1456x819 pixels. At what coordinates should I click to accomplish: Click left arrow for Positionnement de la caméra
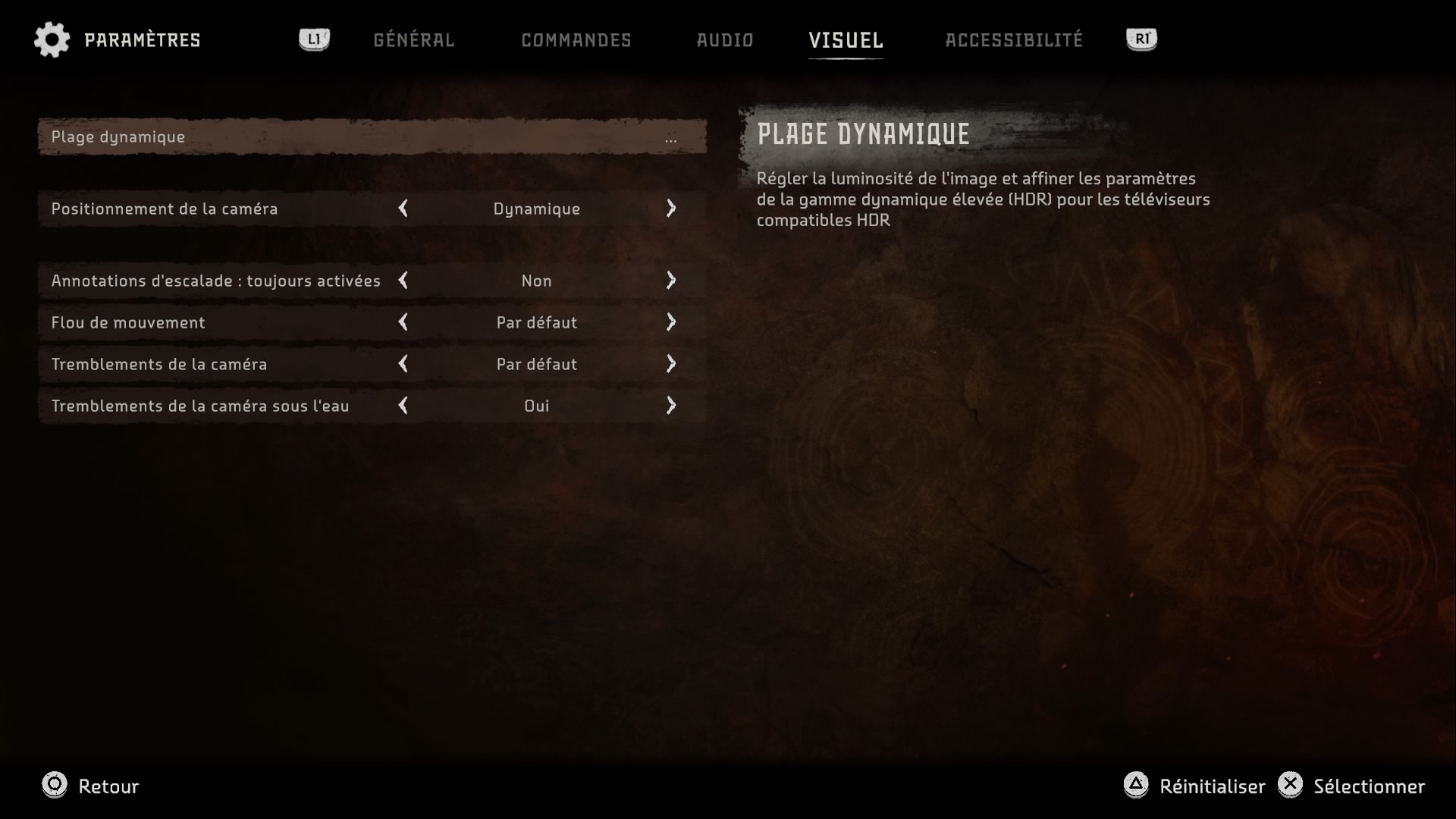403,209
